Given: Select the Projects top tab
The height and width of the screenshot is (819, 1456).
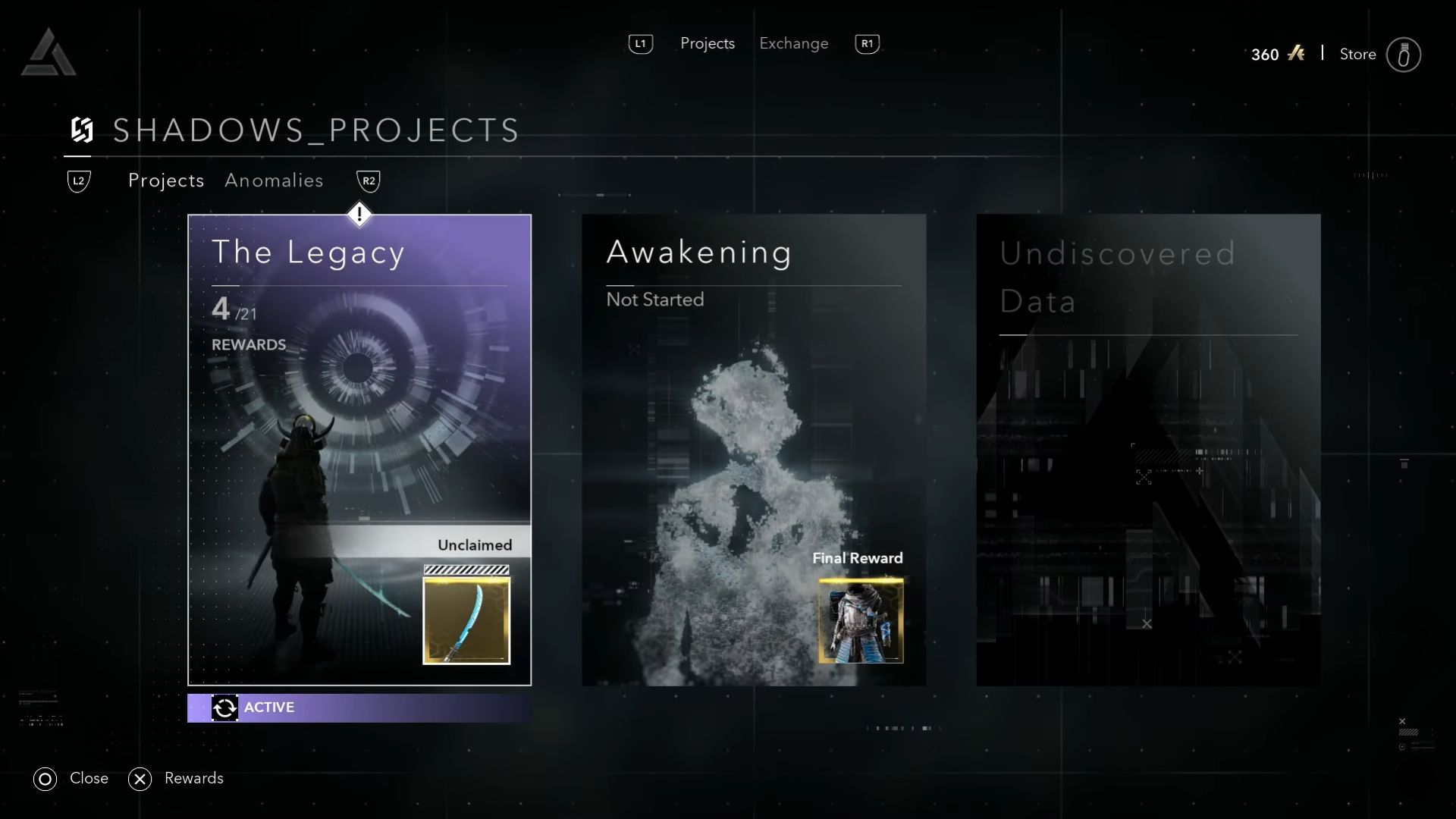Looking at the screenshot, I should tap(707, 44).
